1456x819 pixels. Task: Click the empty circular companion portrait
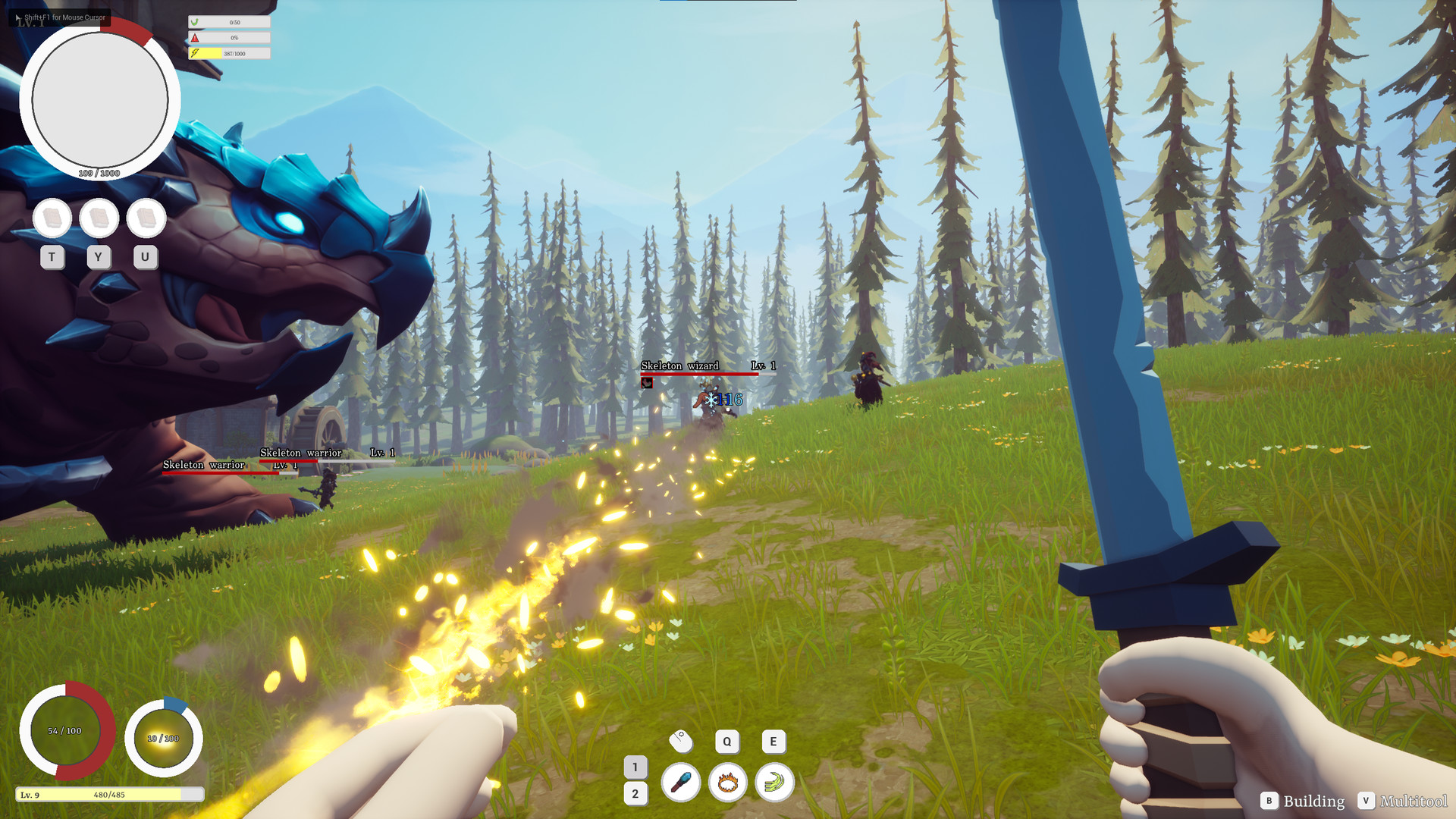coord(99,101)
